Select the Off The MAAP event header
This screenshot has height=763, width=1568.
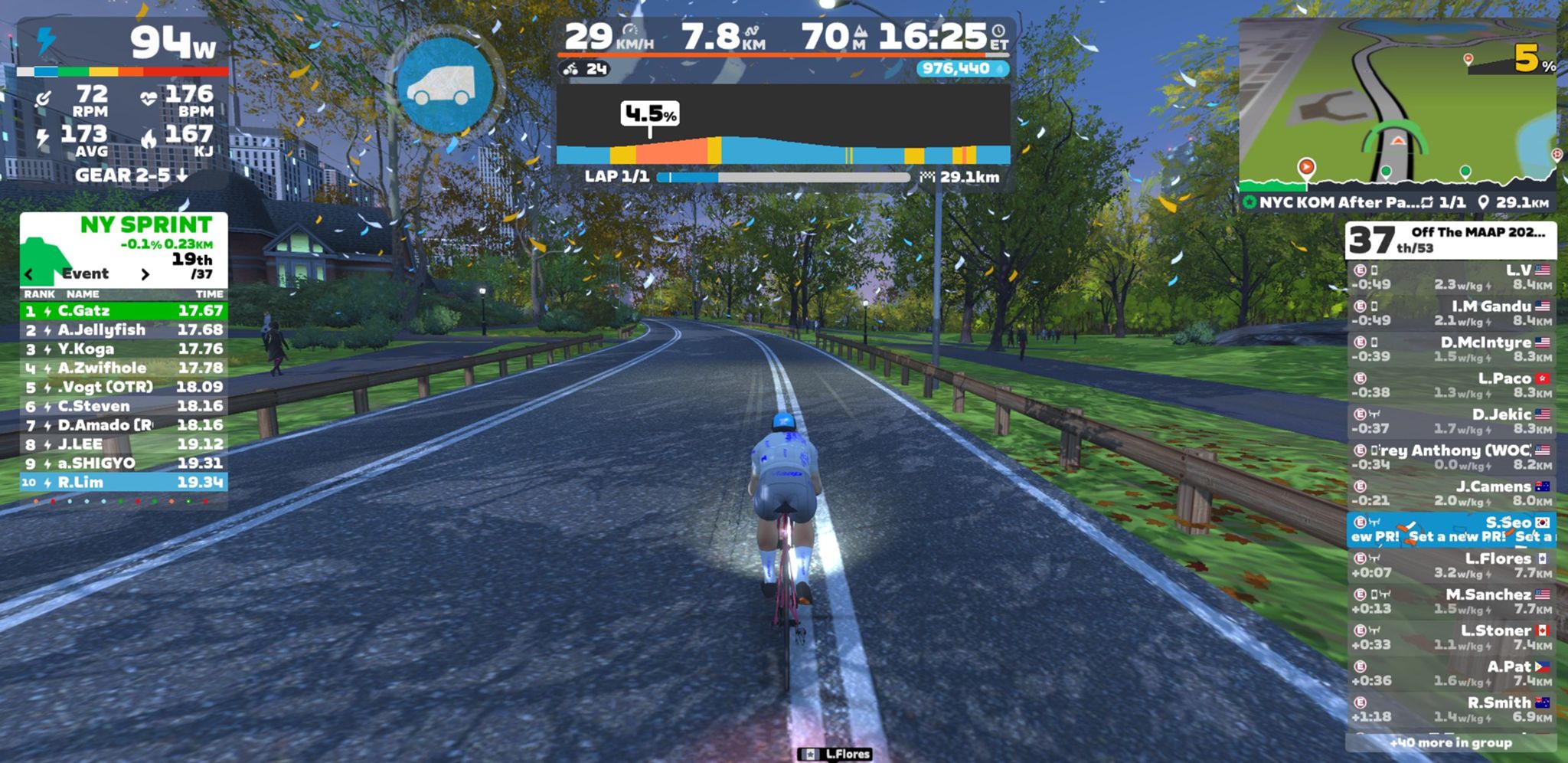pos(1451,240)
